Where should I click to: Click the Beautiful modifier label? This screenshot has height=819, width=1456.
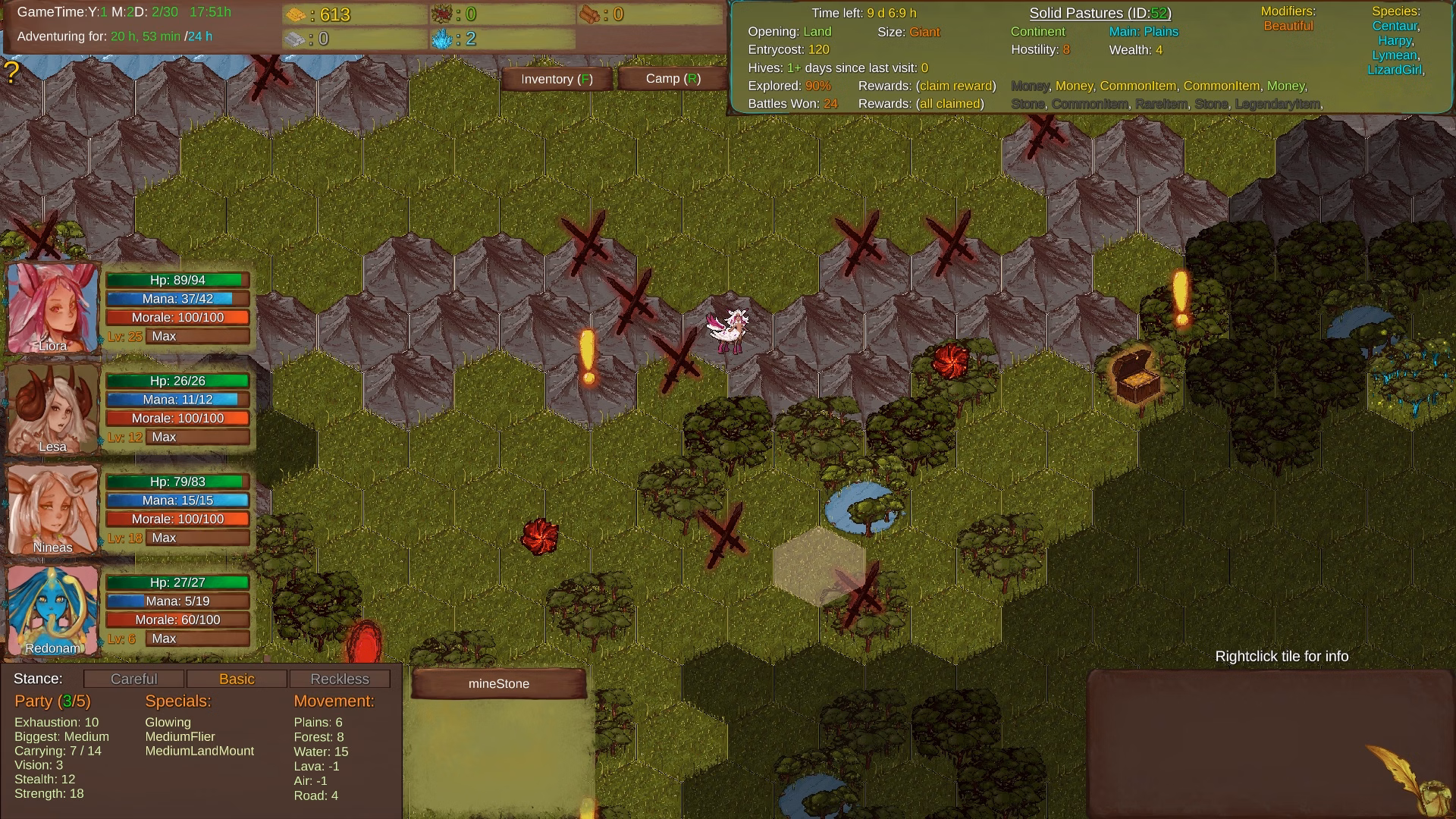(x=1288, y=26)
